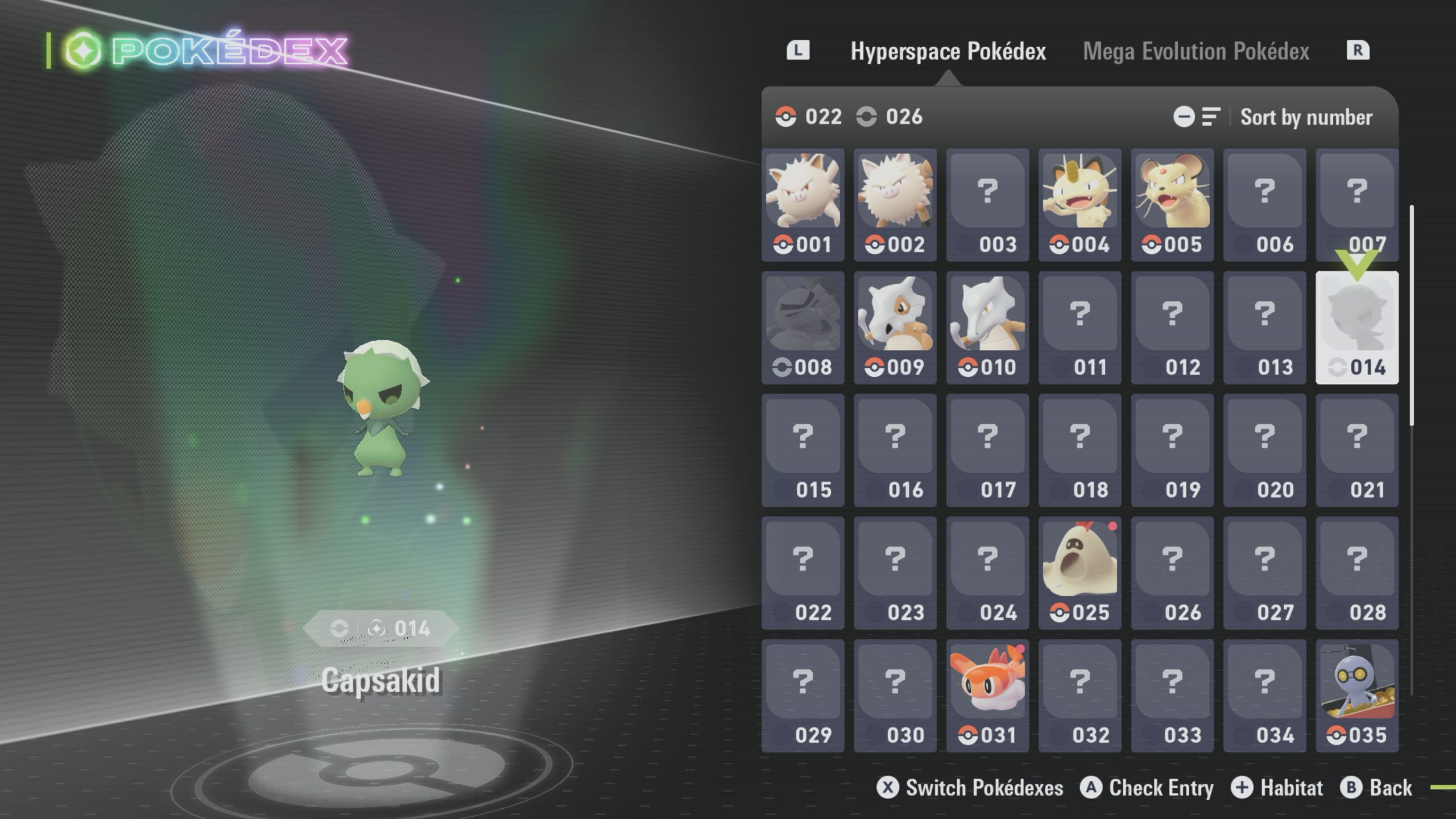Open the Sort by number option
Viewport: 1456px width, 819px height.
coord(1305,117)
